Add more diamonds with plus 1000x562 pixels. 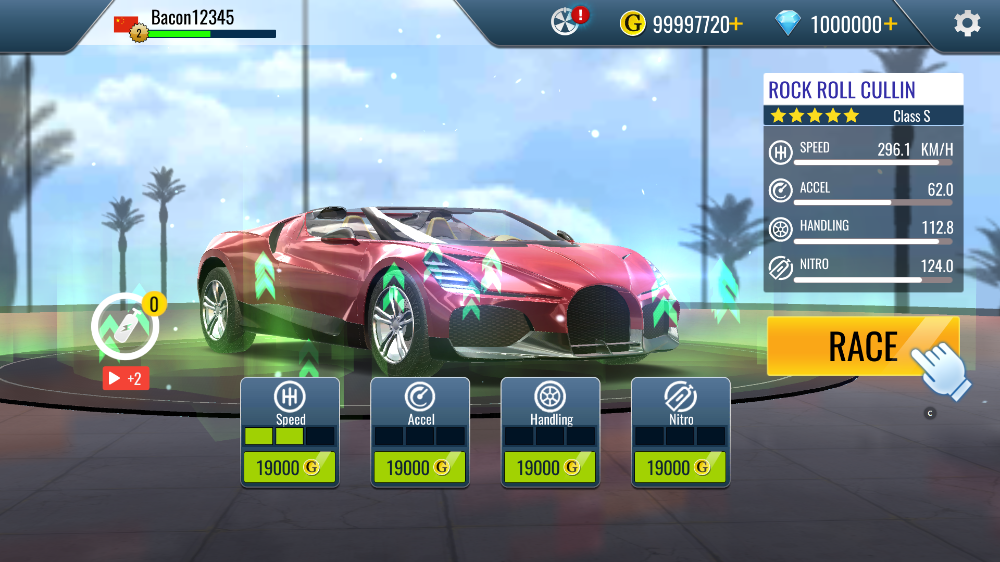pos(890,24)
